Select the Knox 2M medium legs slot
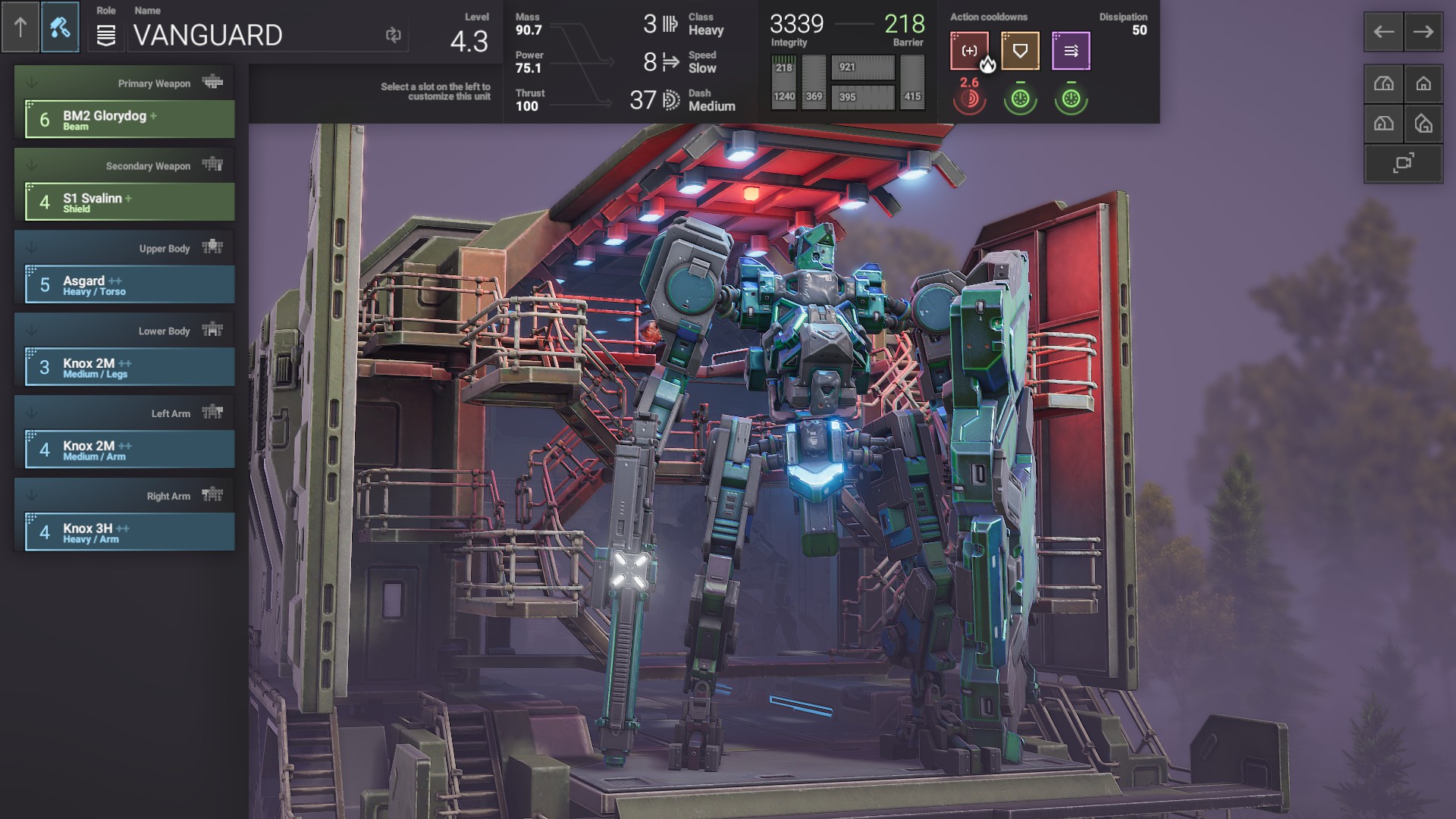The width and height of the screenshot is (1456, 819). [130, 368]
